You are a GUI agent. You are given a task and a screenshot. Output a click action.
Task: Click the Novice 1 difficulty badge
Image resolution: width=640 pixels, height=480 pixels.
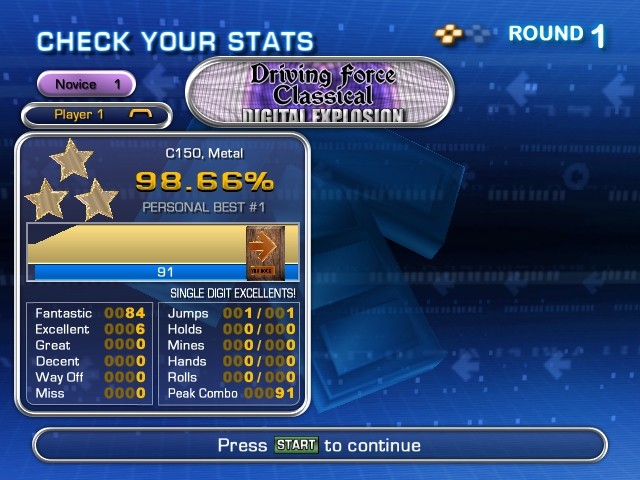coord(86,84)
